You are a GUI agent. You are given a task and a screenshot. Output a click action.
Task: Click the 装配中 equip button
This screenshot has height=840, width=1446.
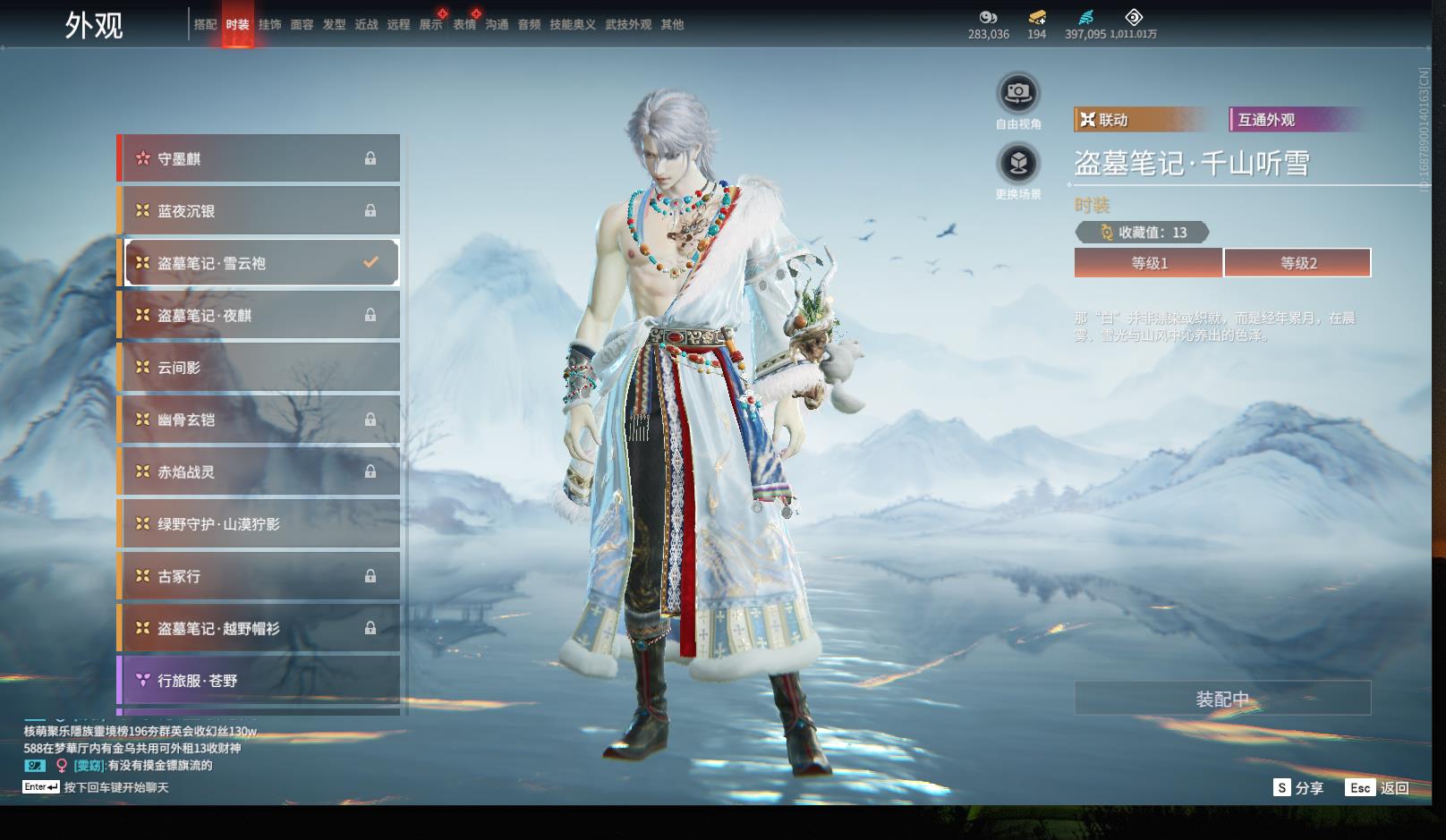(x=1222, y=699)
